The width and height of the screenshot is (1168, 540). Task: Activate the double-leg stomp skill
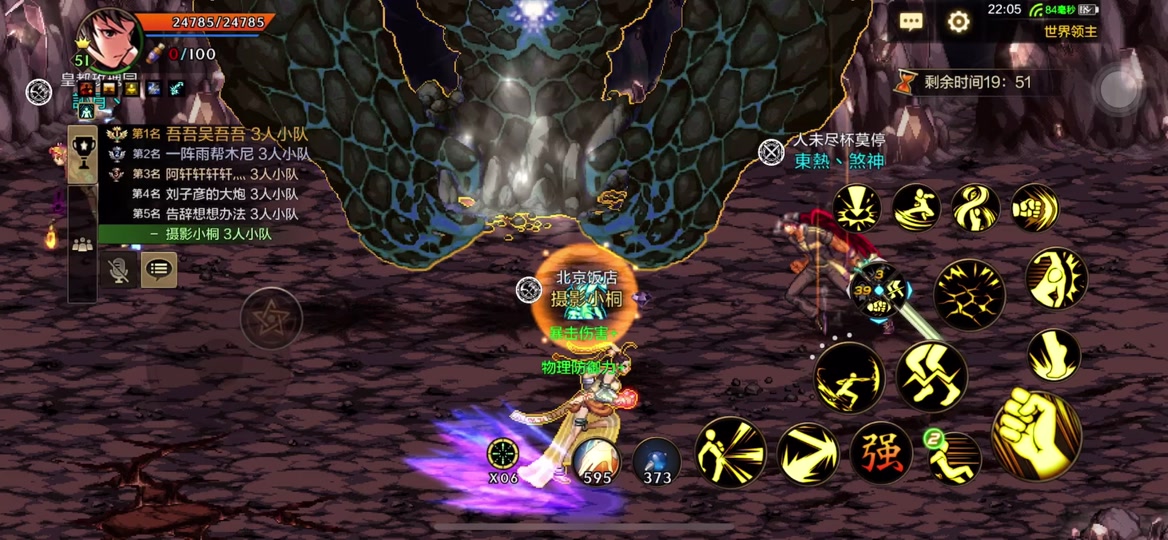tap(931, 376)
